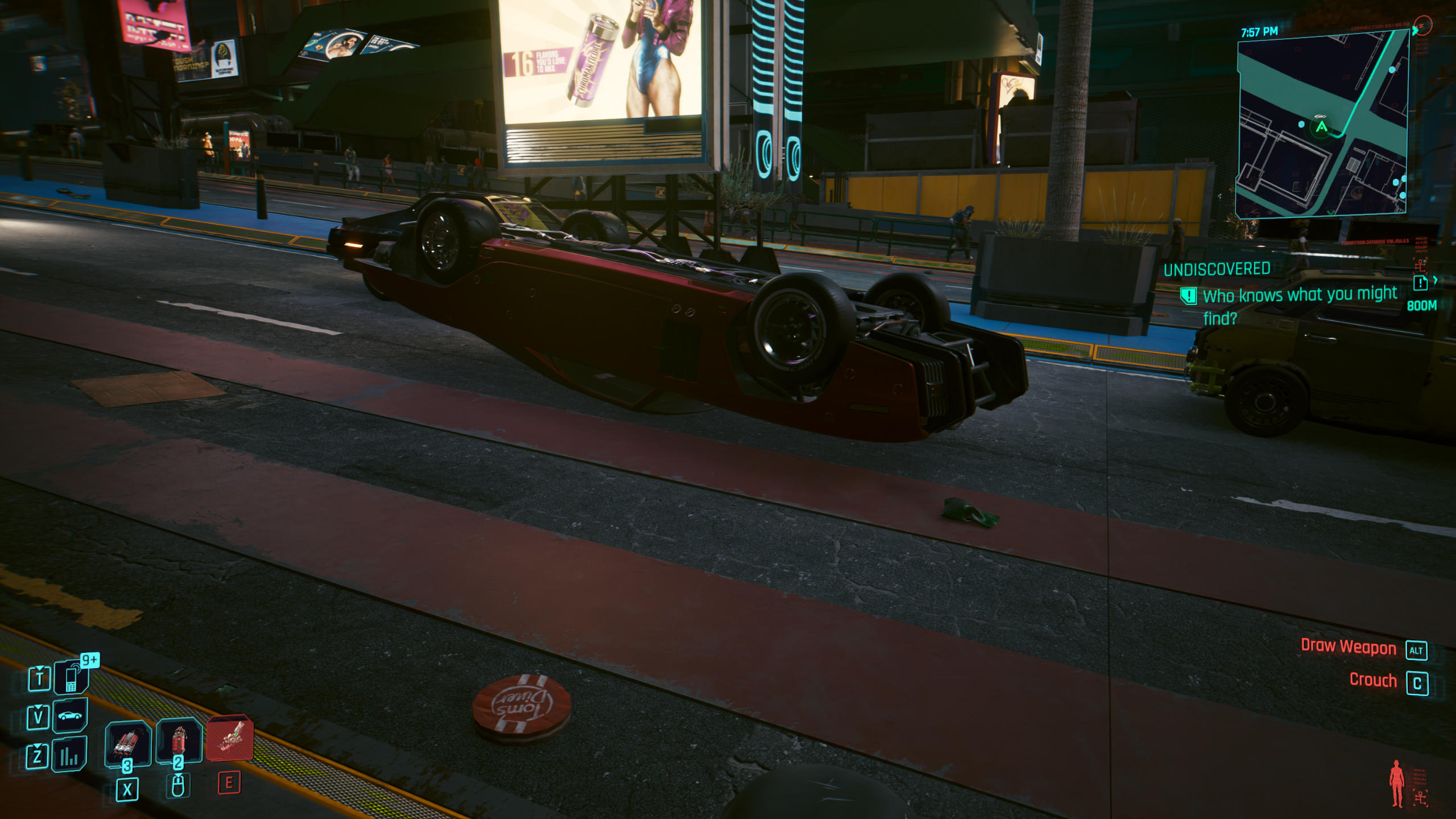Select the car icon to call vehicle

70,715
